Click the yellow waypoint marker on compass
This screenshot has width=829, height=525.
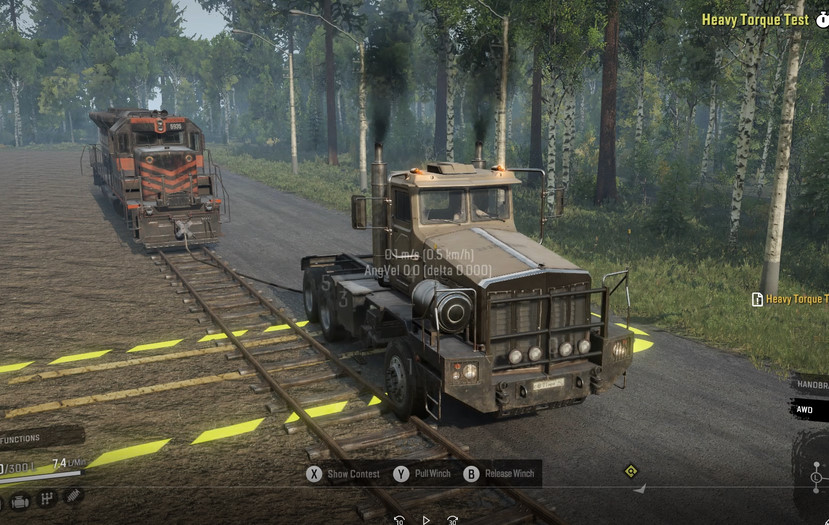[x=631, y=471]
